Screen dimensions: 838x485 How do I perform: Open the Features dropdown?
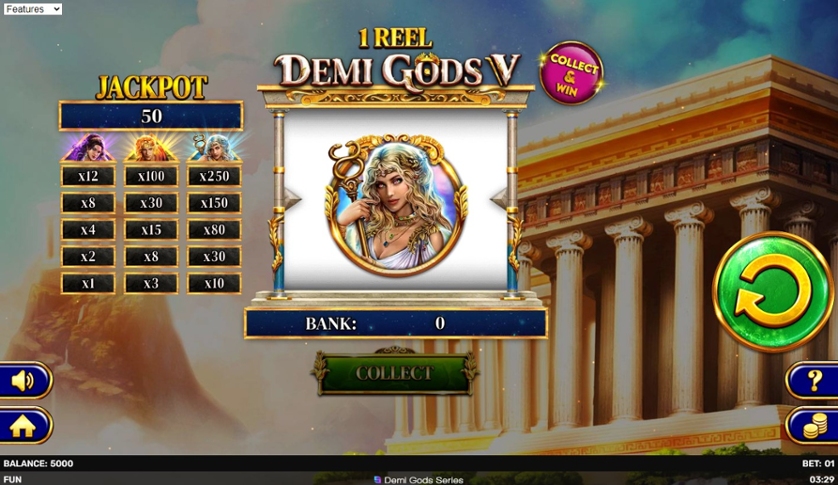click(32, 9)
